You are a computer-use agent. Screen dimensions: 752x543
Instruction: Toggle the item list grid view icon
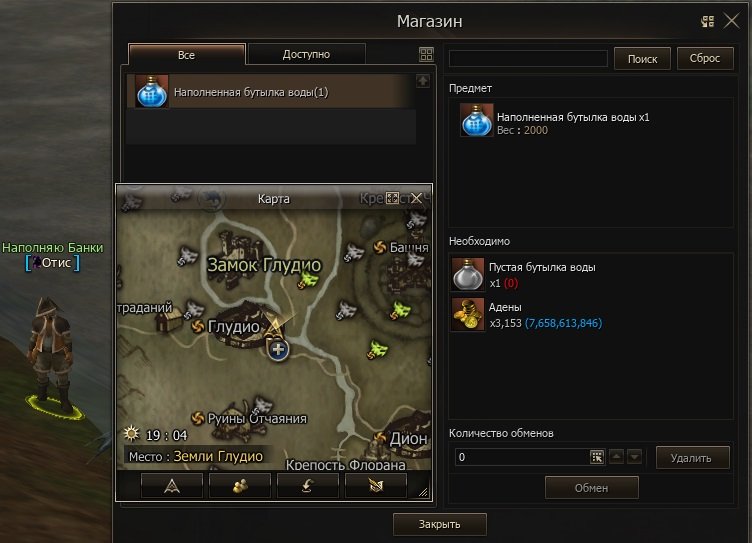[426, 56]
